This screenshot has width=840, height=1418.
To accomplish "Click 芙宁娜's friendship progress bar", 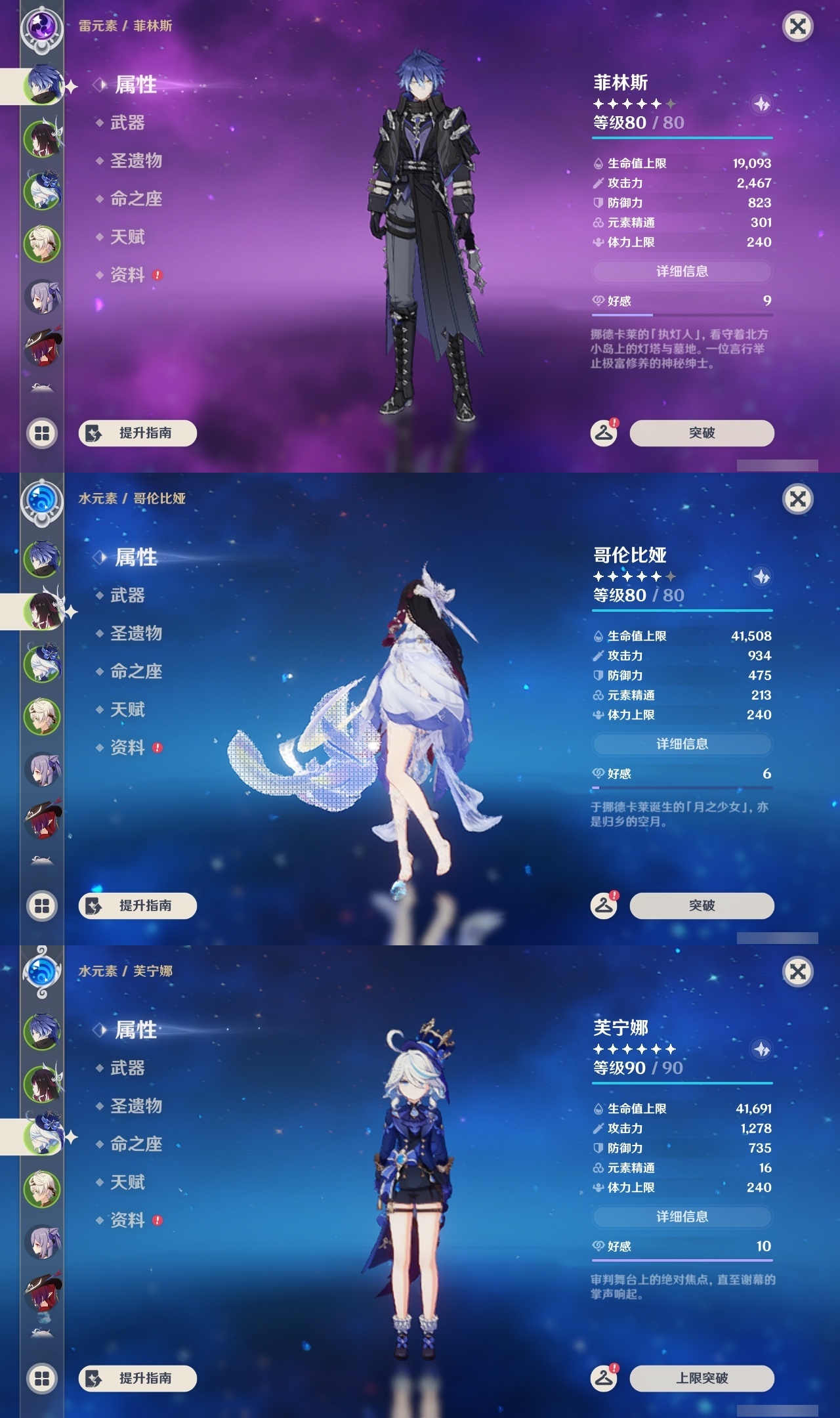I will [x=682, y=1259].
